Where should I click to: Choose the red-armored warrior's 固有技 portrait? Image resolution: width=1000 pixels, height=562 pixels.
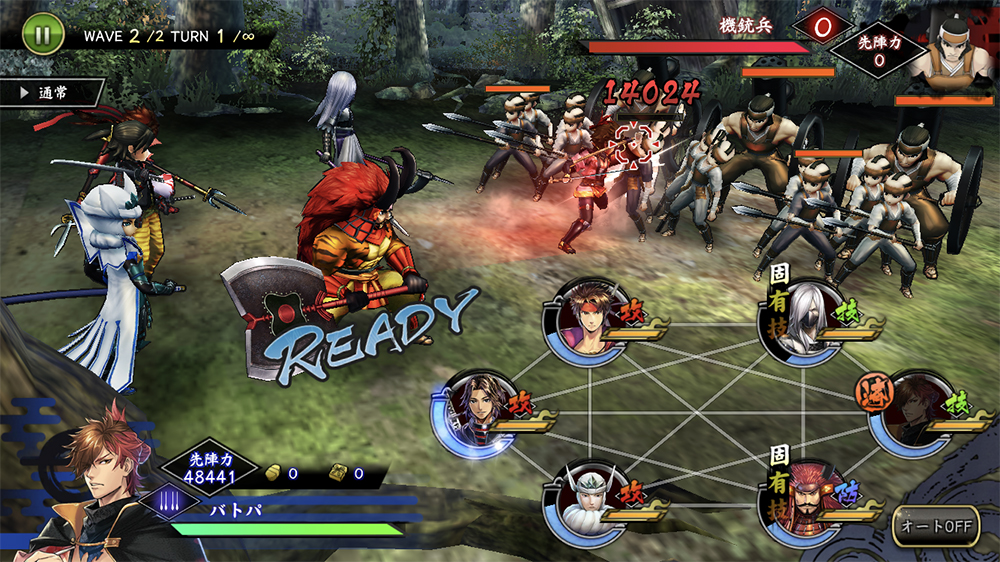[797, 502]
